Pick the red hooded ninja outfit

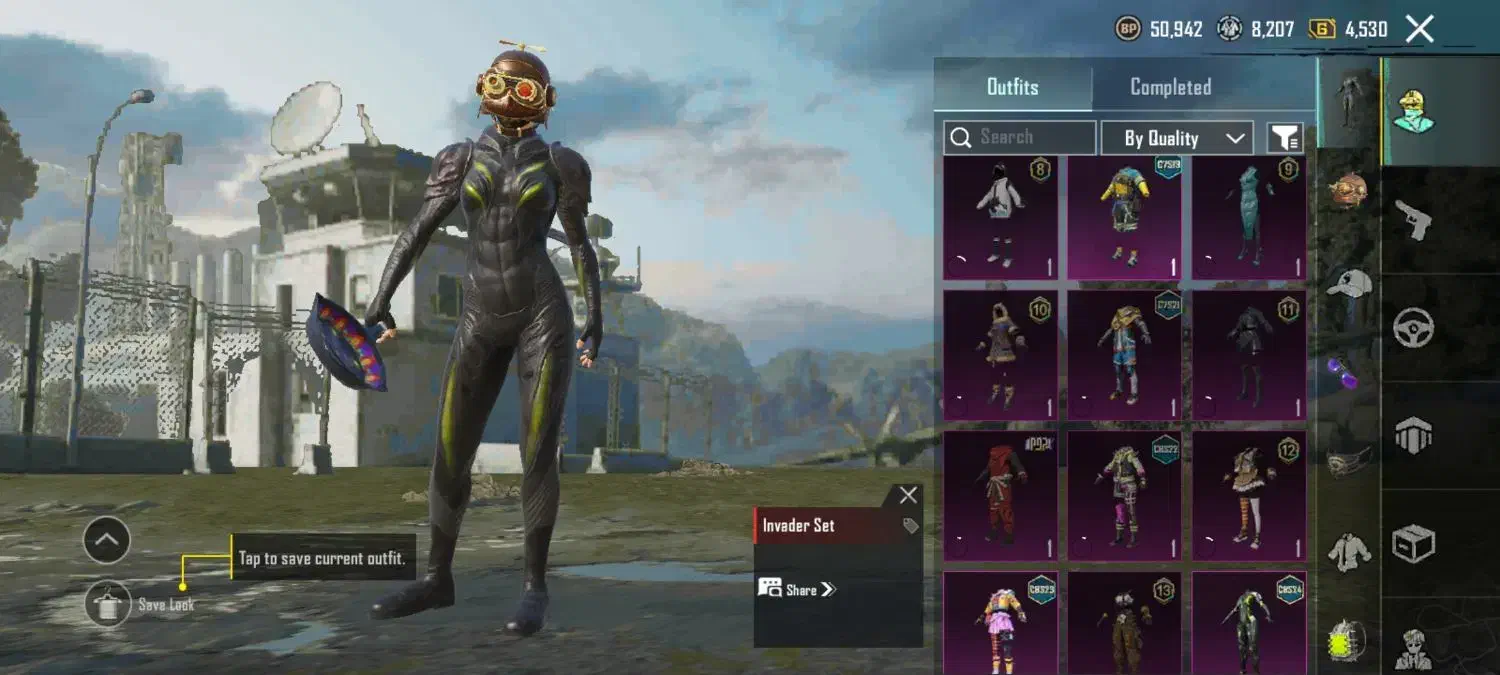(x=1000, y=495)
